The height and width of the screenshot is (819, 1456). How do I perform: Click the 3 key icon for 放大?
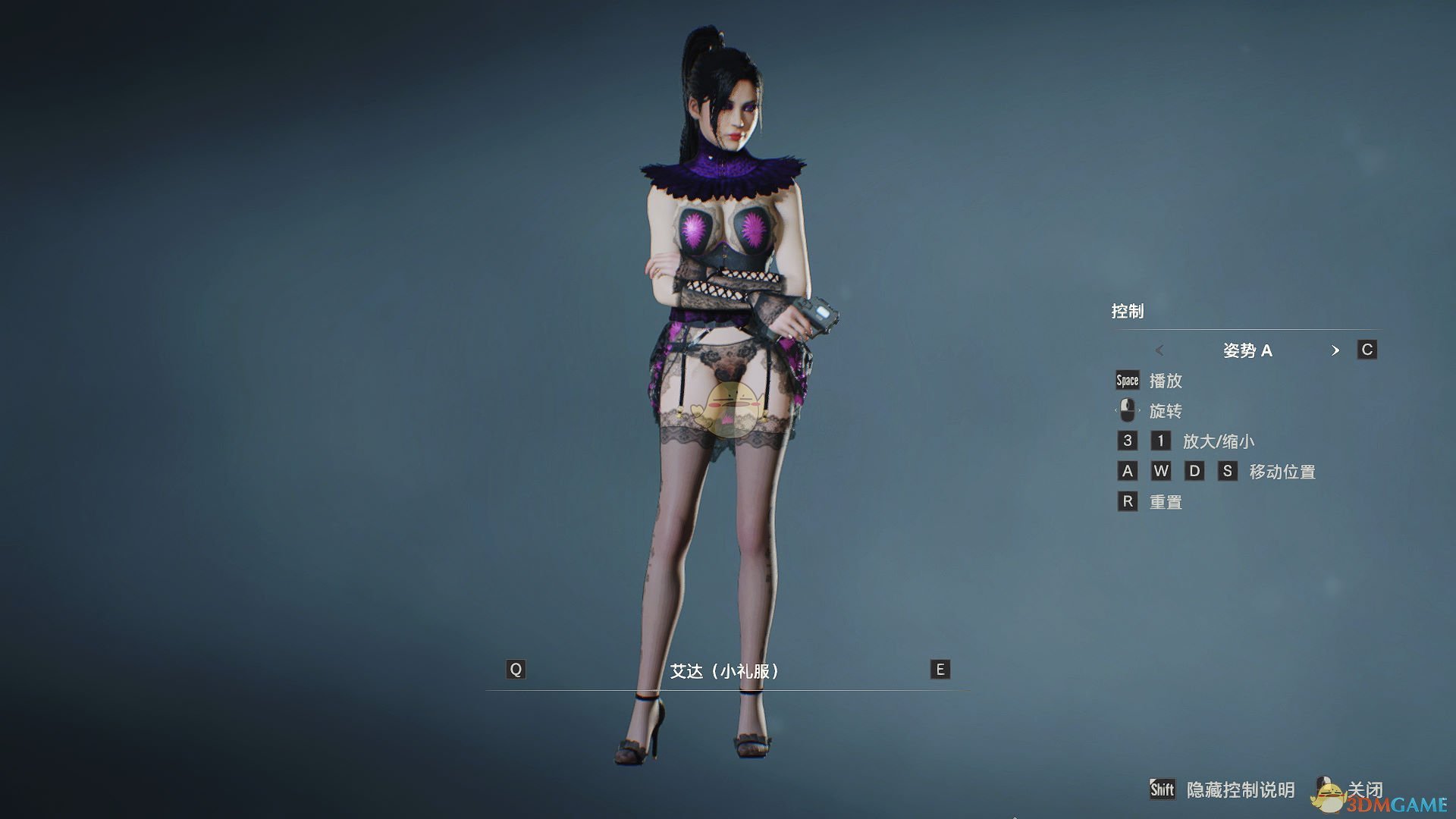(x=1127, y=441)
